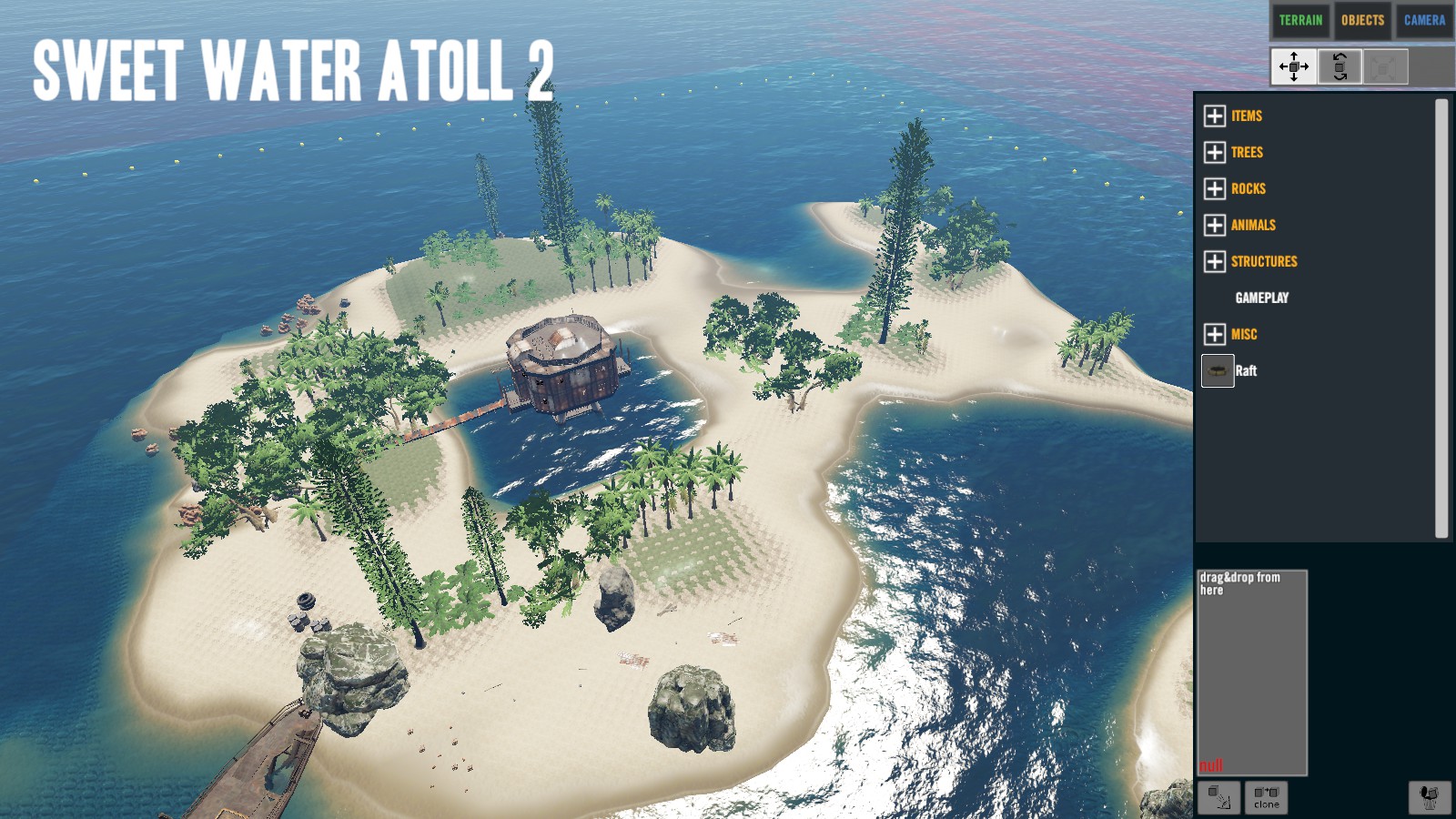Expand the Items category

(x=1215, y=116)
